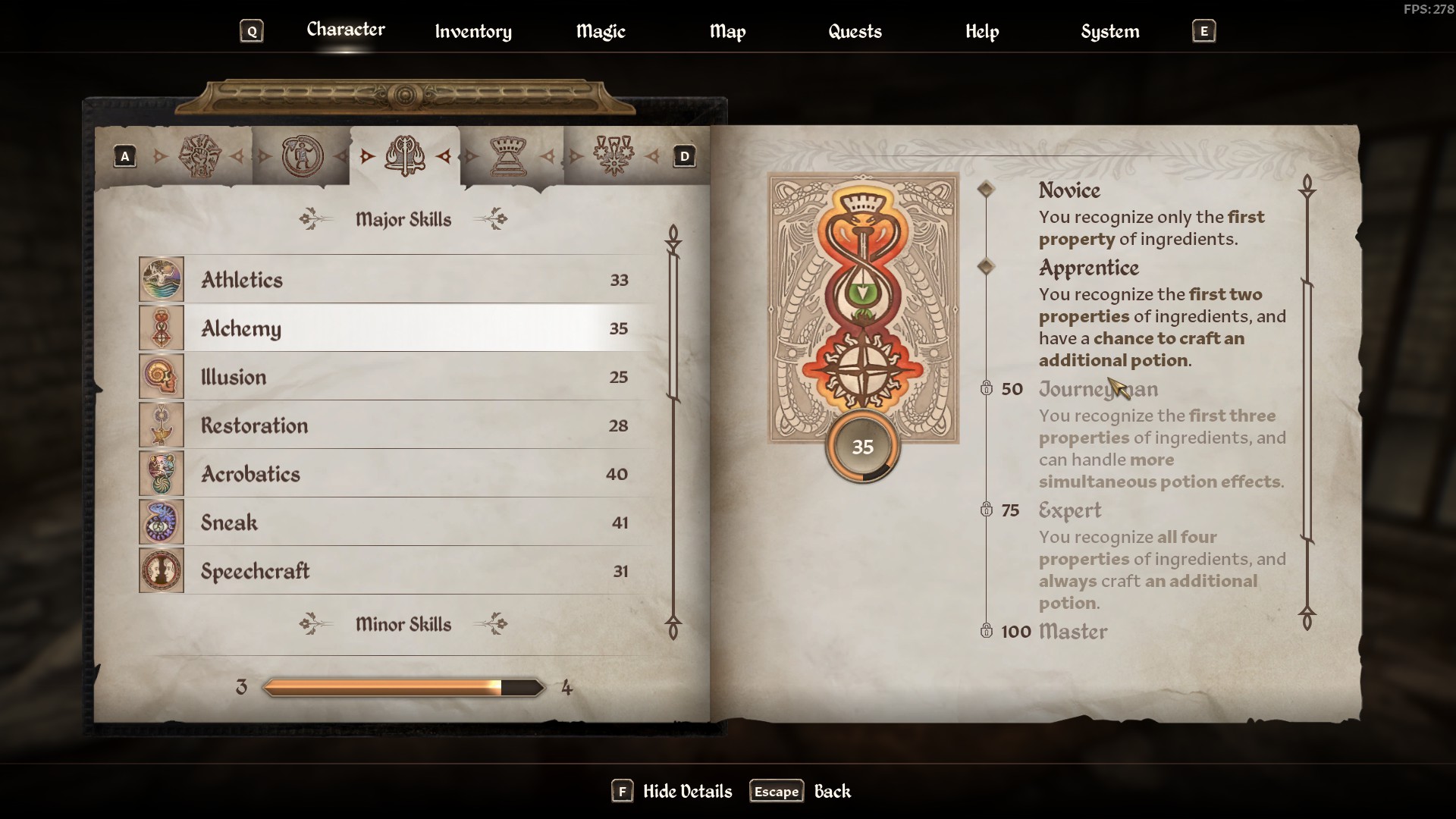
Task: Open the Map tab
Action: point(727,31)
